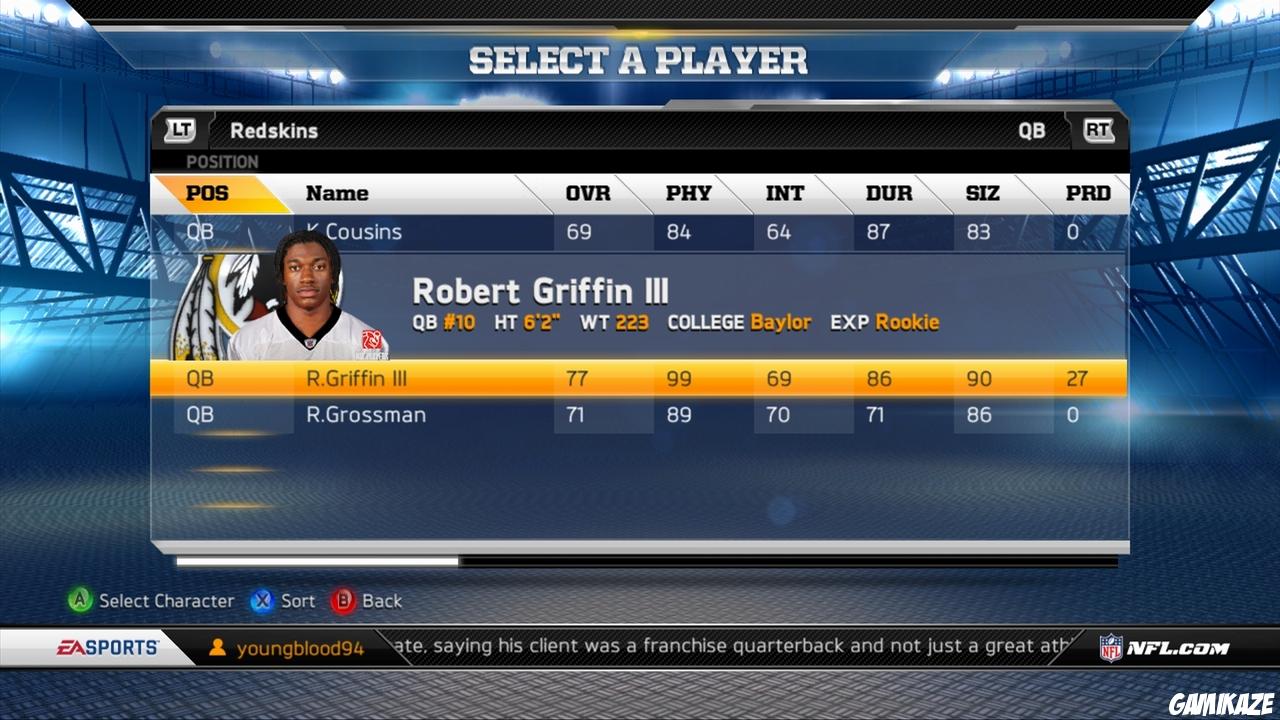The height and width of the screenshot is (720, 1280).
Task: Click the orange player profile icon near youngblood94
Action: point(219,646)
